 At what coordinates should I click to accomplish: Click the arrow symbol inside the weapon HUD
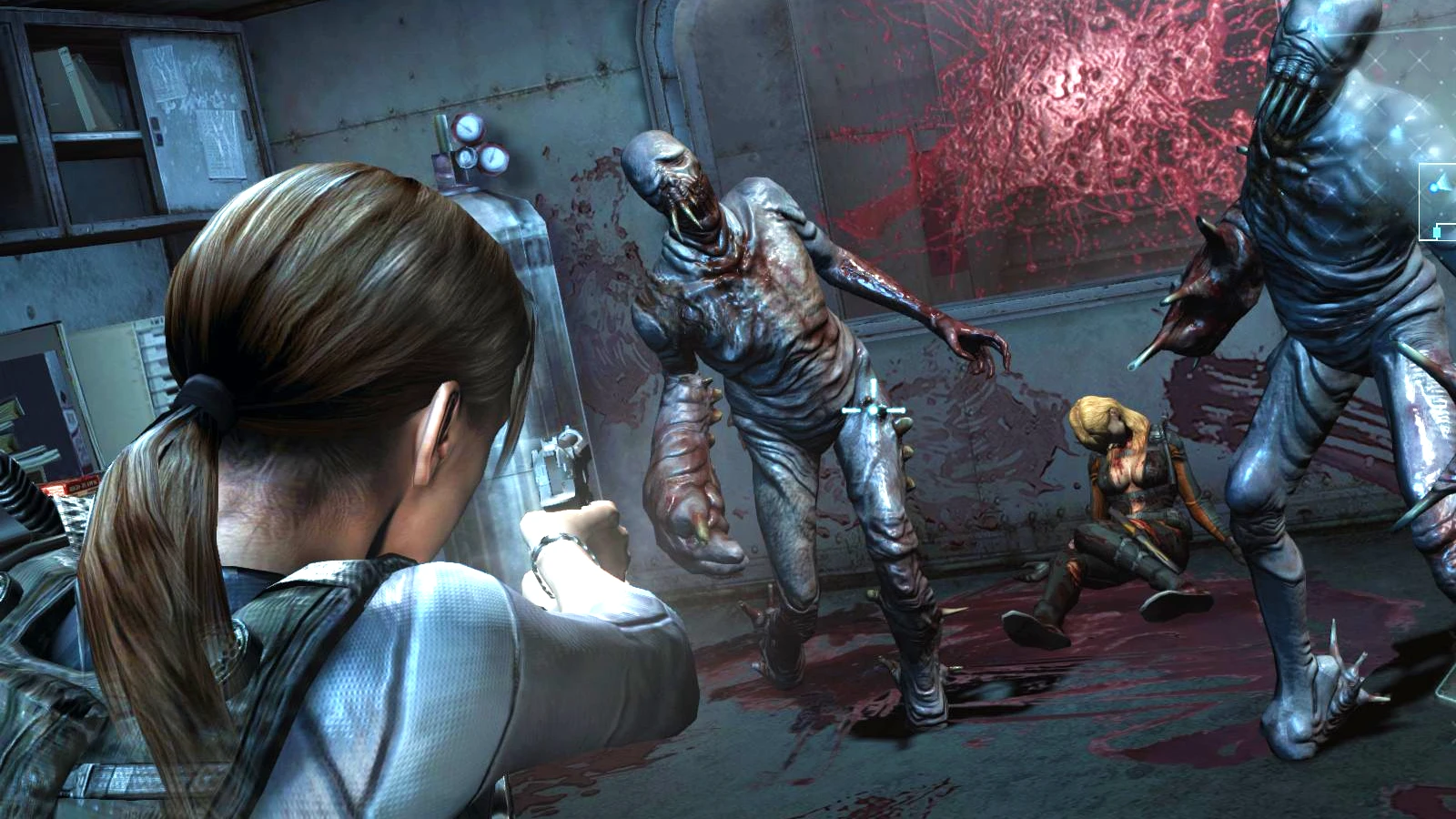[1444, 182]
